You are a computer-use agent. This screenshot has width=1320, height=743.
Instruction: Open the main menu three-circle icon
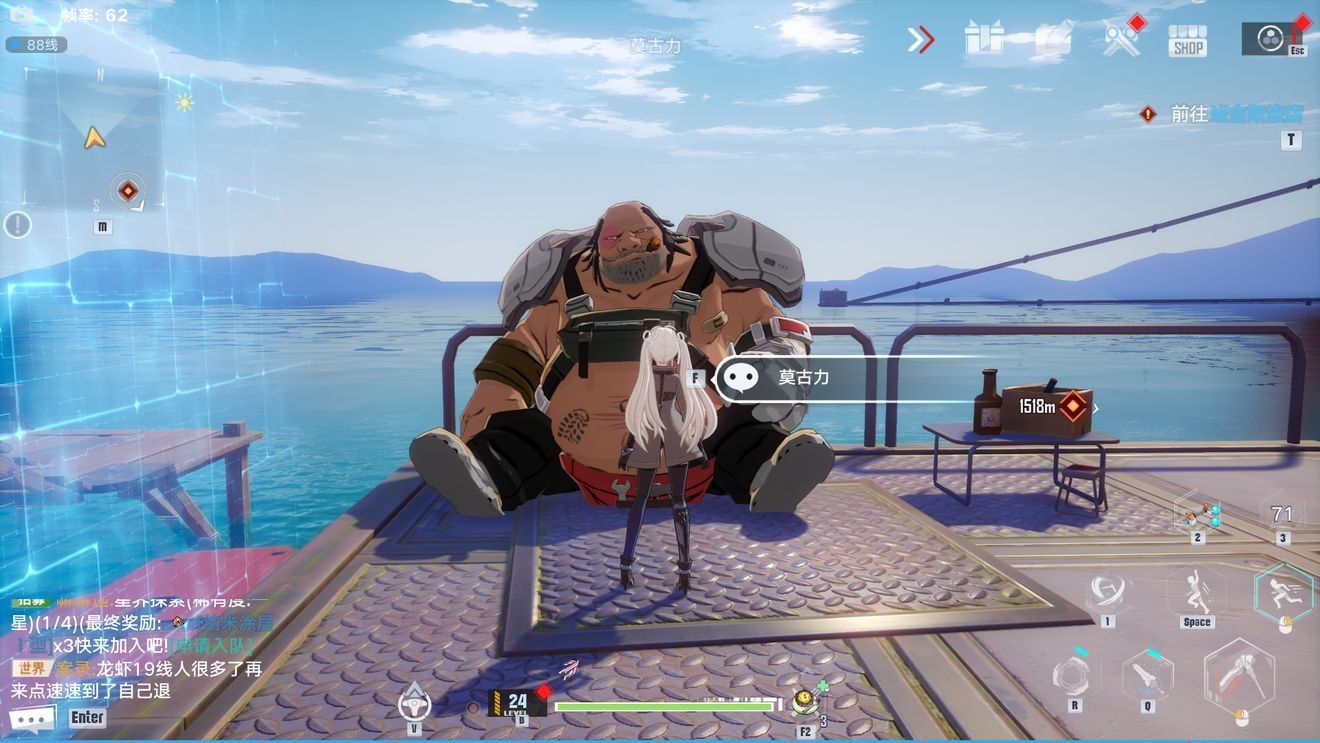(1270, 38)
